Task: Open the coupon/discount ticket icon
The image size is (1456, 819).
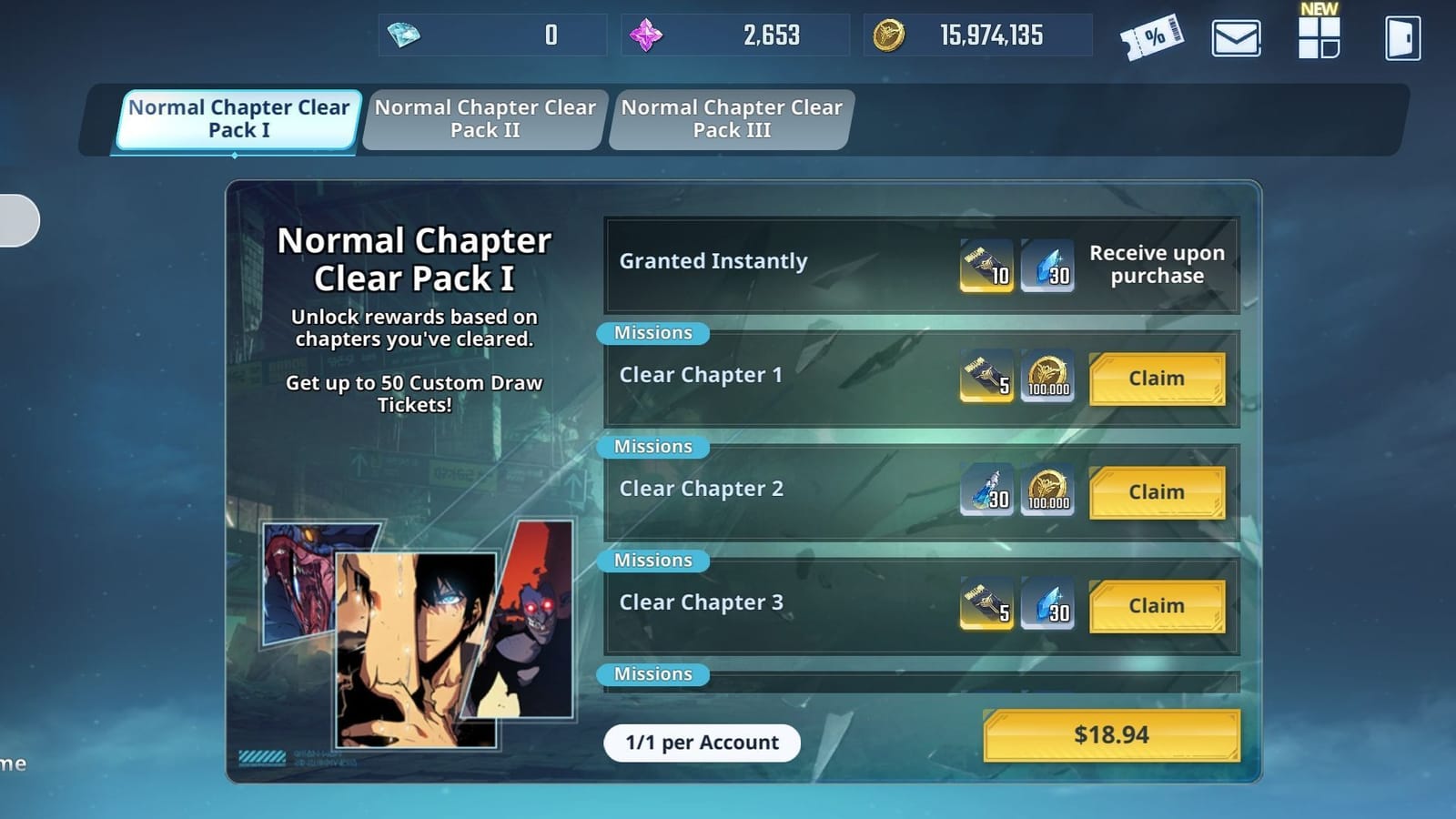Action: tap(1153, 36)
